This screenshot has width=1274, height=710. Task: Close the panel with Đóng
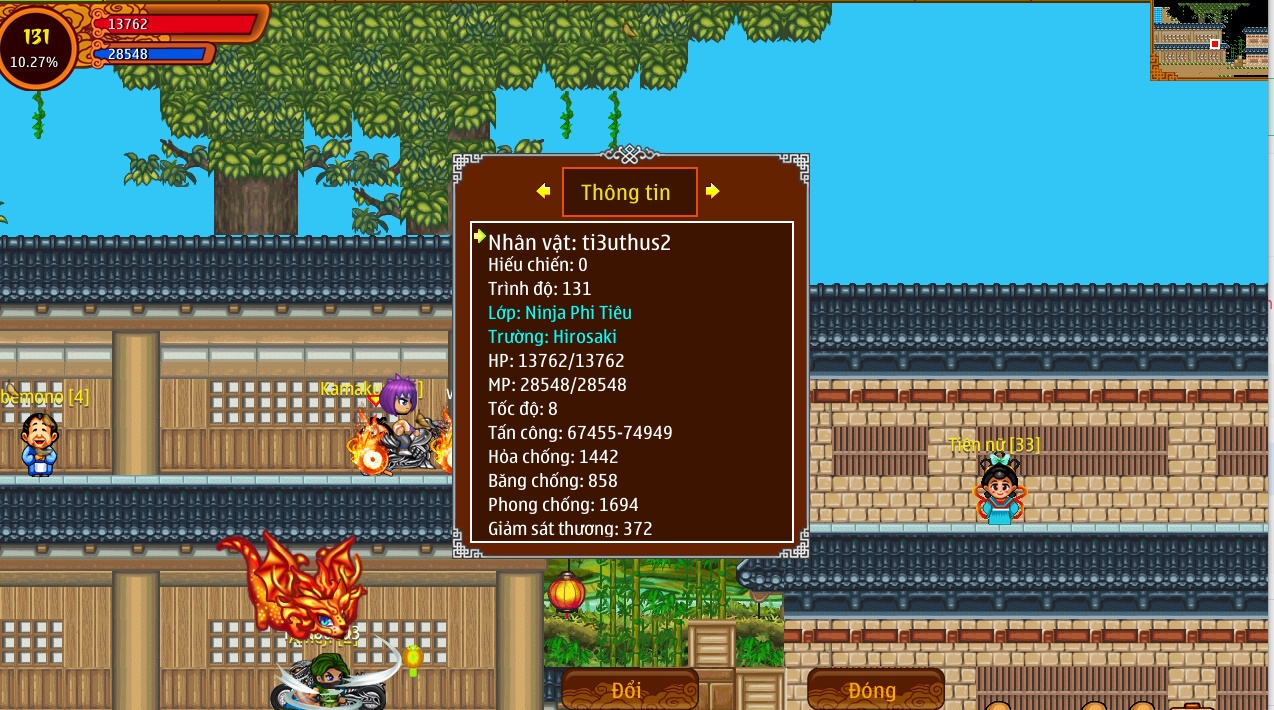coord(874,690)
